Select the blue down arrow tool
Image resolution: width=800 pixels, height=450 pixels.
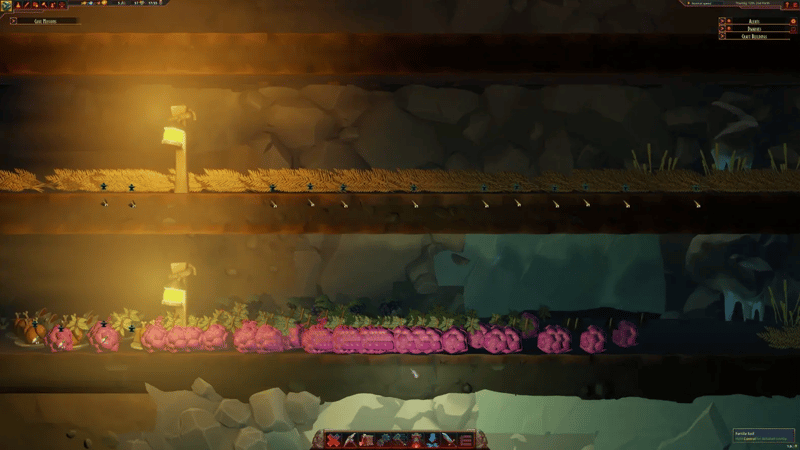[432, 440]
